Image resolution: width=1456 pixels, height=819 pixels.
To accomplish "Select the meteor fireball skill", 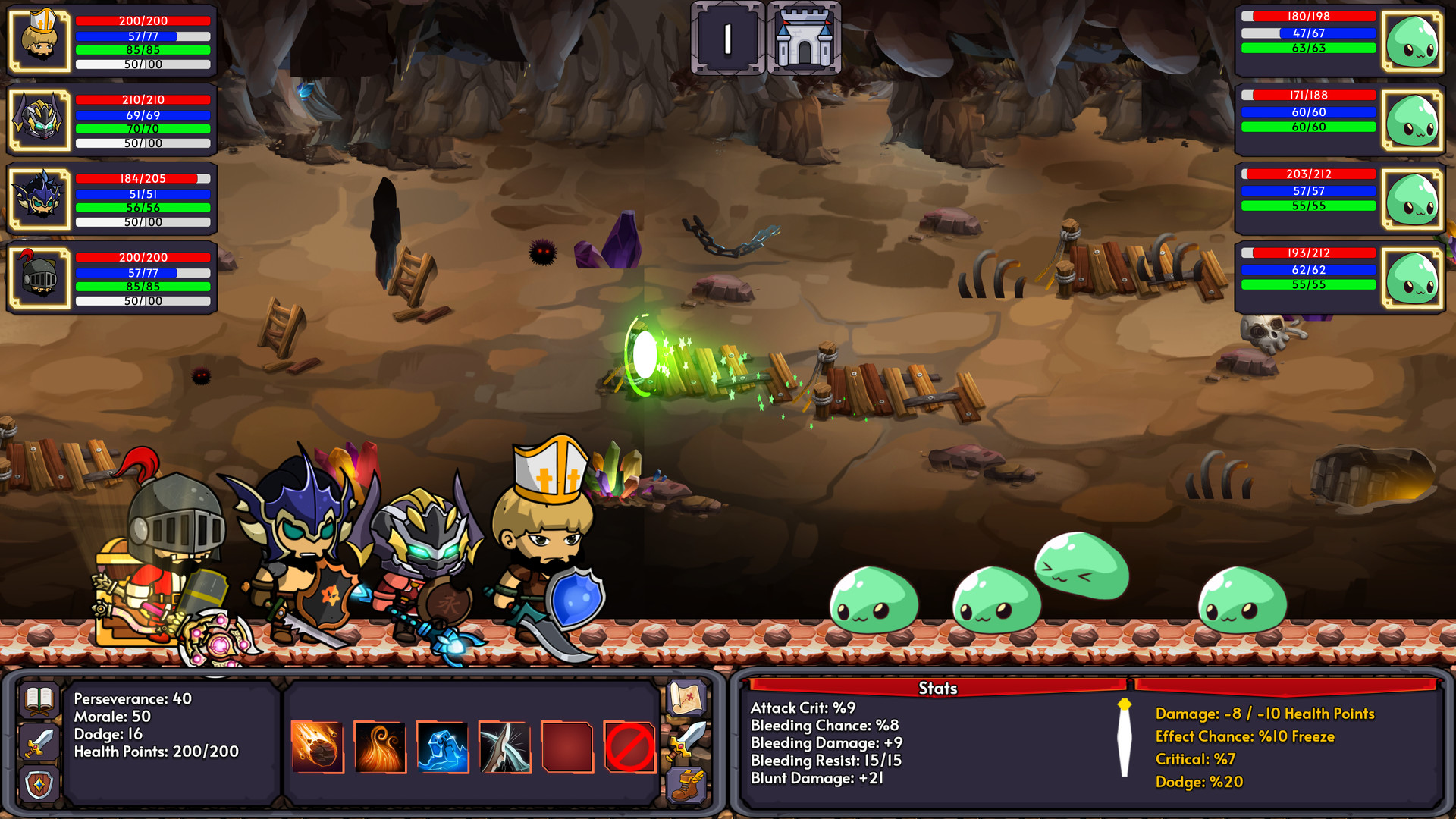I will coord(318,747).
